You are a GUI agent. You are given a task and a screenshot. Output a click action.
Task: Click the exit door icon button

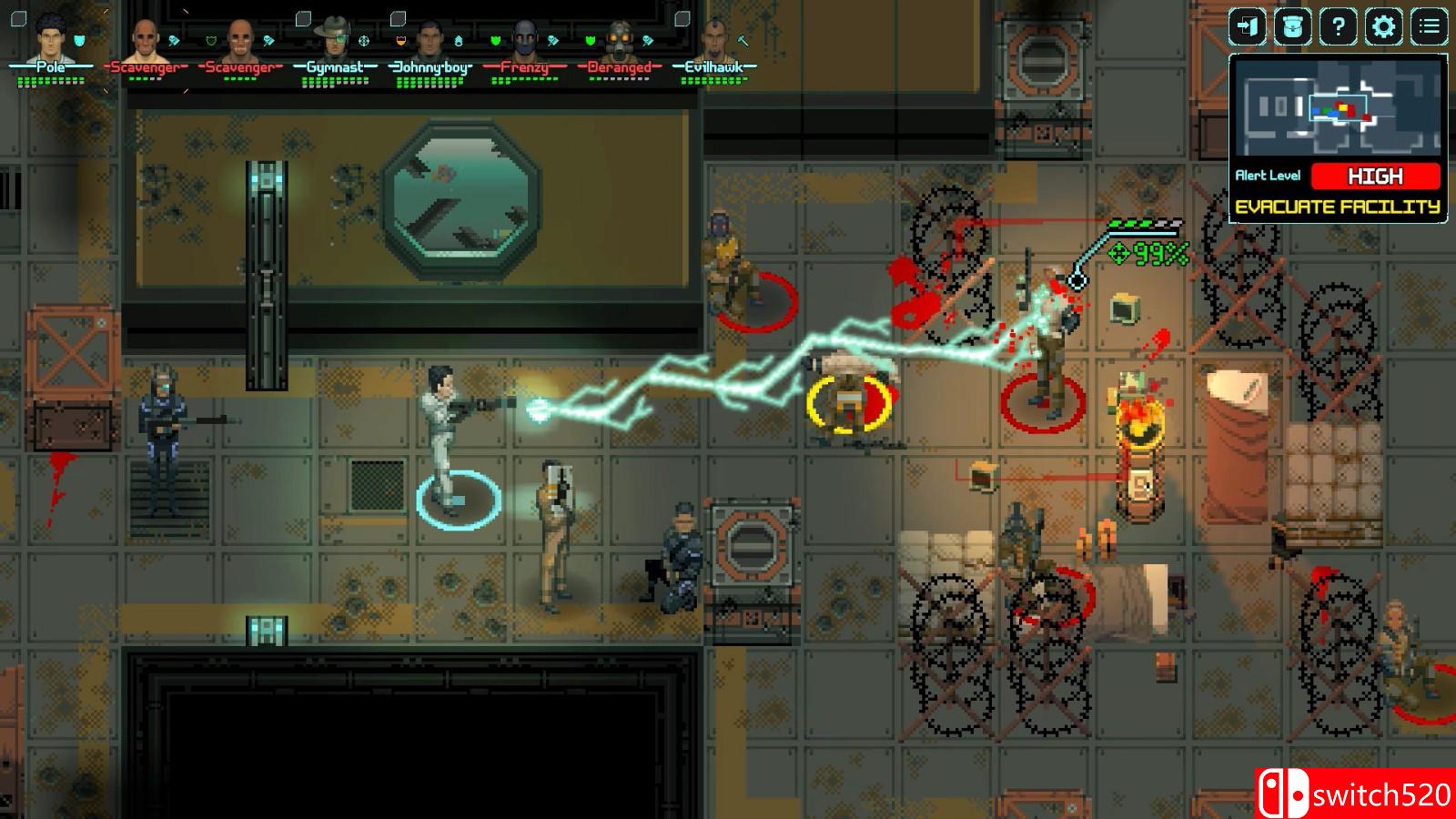pyautogui.click(x=1247, y=26)
